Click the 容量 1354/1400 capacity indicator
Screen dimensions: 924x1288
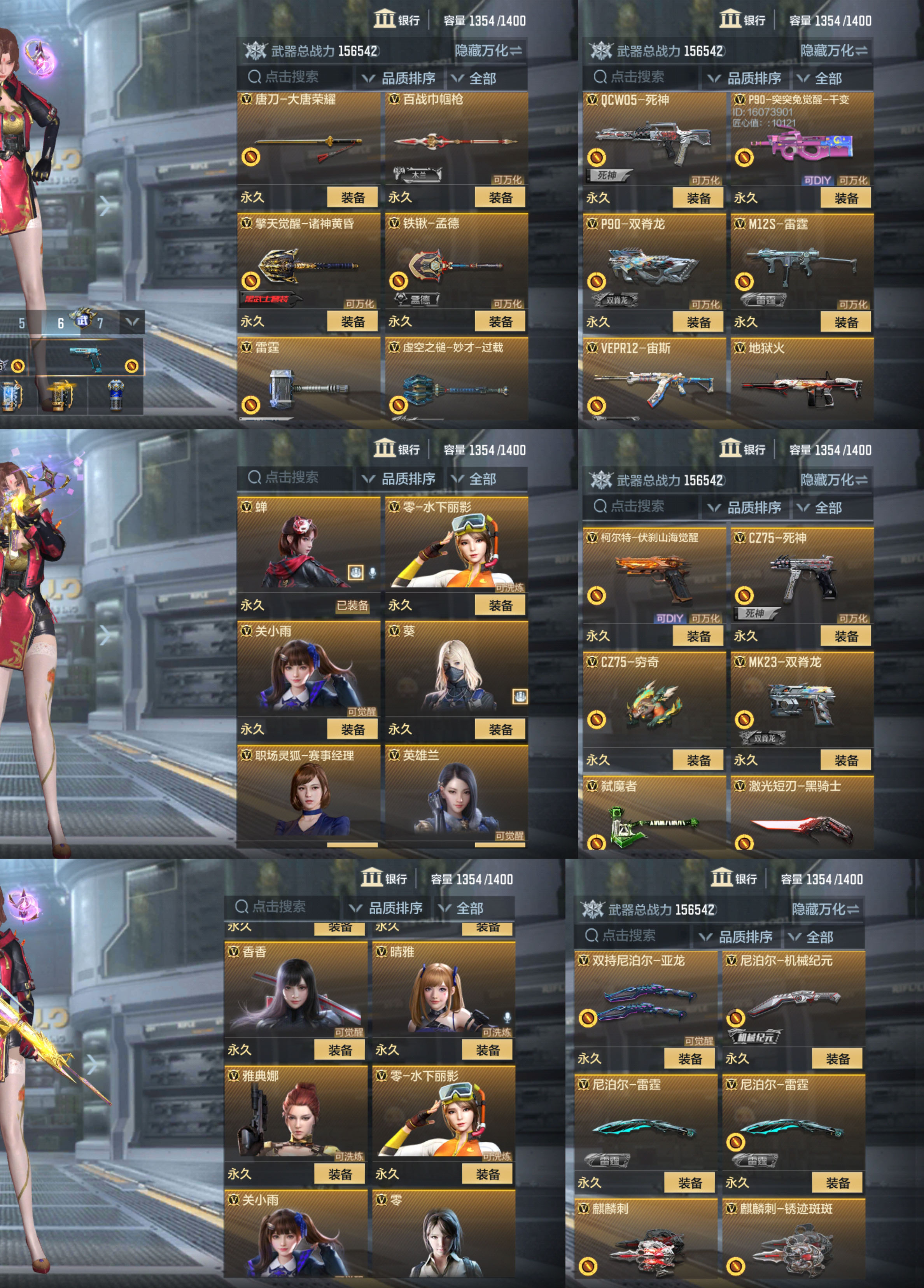tap(483, 19)
